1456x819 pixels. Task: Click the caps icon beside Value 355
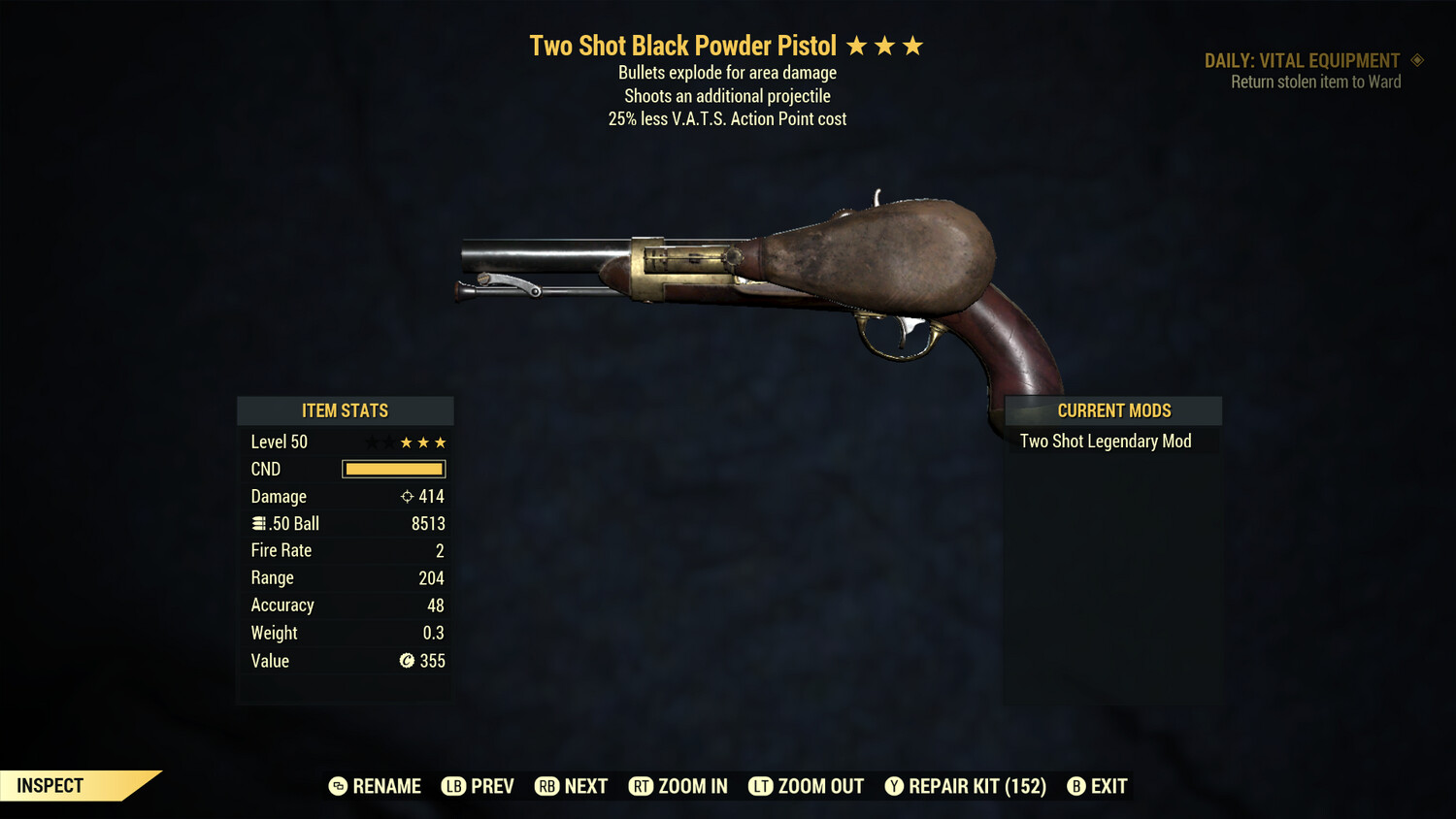(x=408, y=661)
